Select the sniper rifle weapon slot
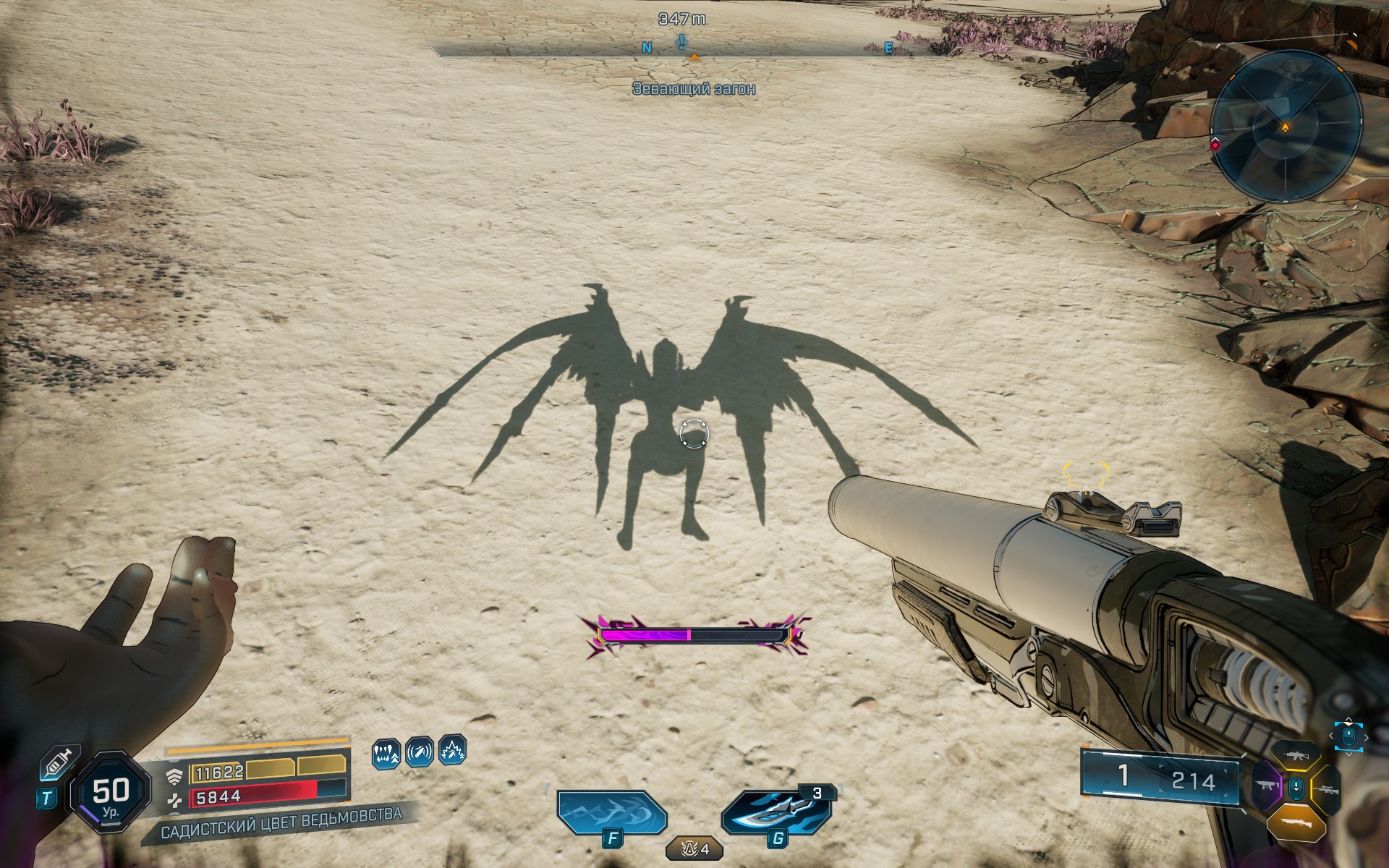 (1327, 789)
